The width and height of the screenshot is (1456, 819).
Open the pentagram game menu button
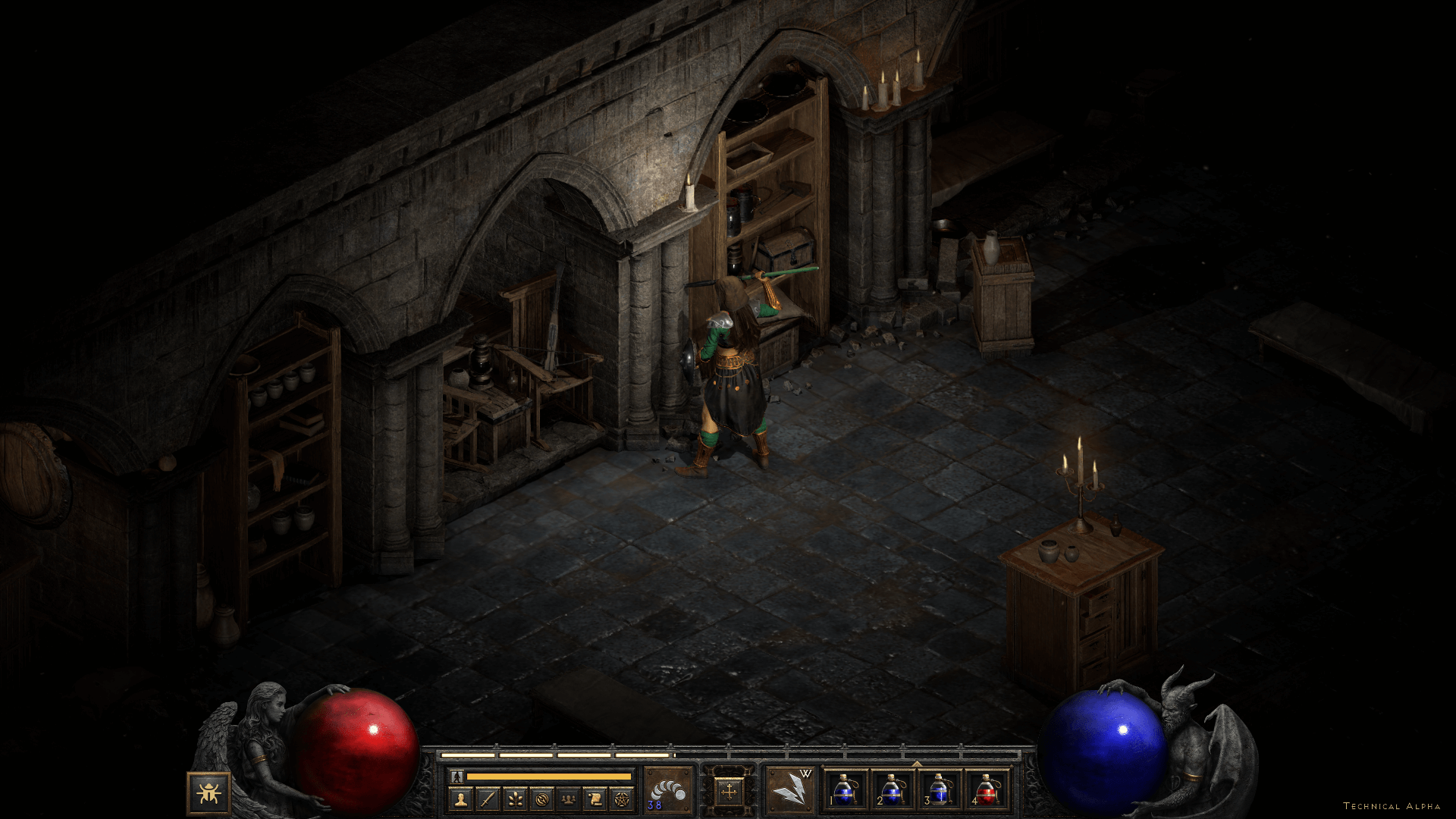pos(621,799)
